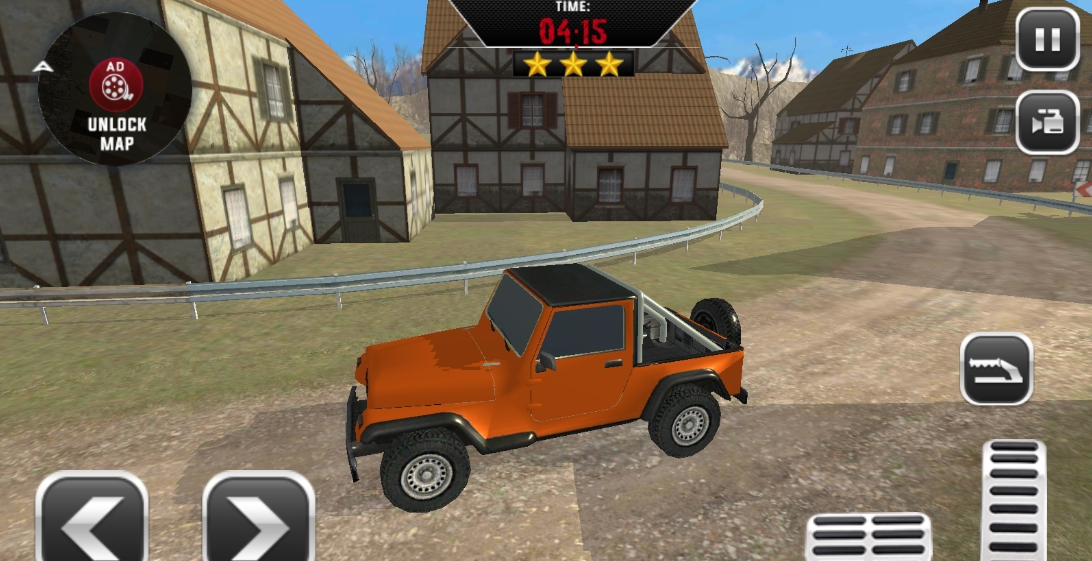This screenshot has height=561, width=1092.
Task: Hit the tall gas pedal
Action: point(1013,500)
